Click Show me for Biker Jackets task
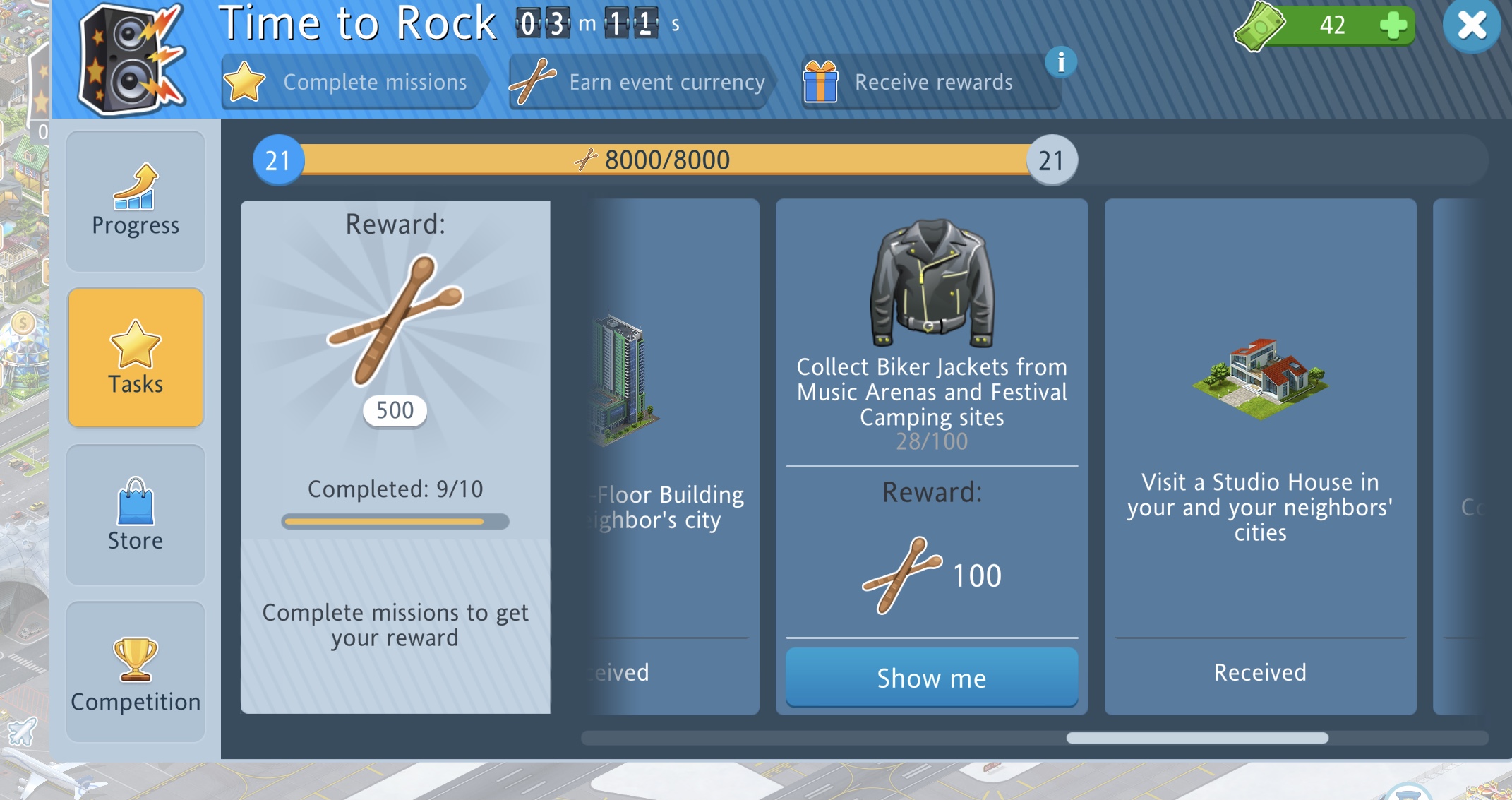 [931, 678]
